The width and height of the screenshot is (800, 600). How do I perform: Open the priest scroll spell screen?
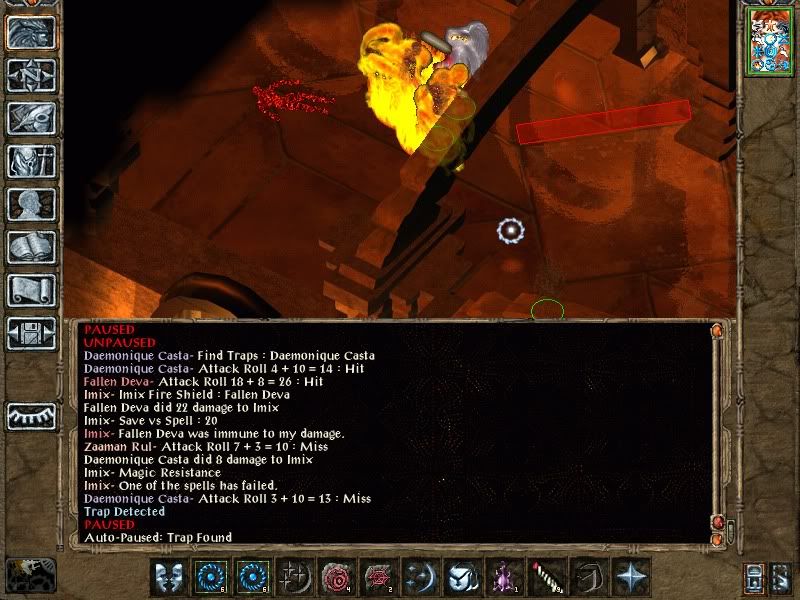click(x=31, y=290)
